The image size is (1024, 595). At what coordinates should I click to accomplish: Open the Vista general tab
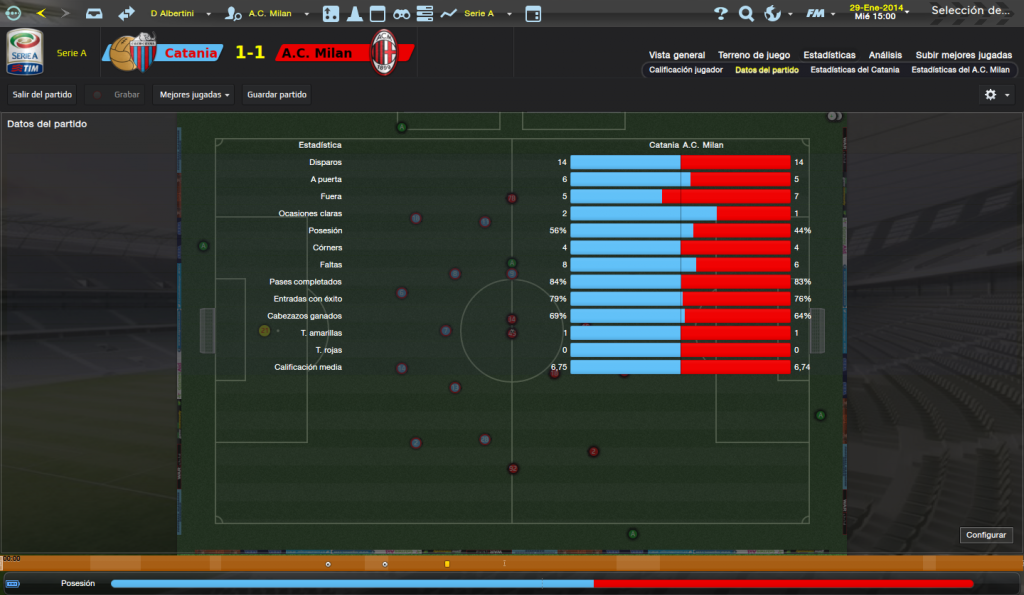point(676,55)
